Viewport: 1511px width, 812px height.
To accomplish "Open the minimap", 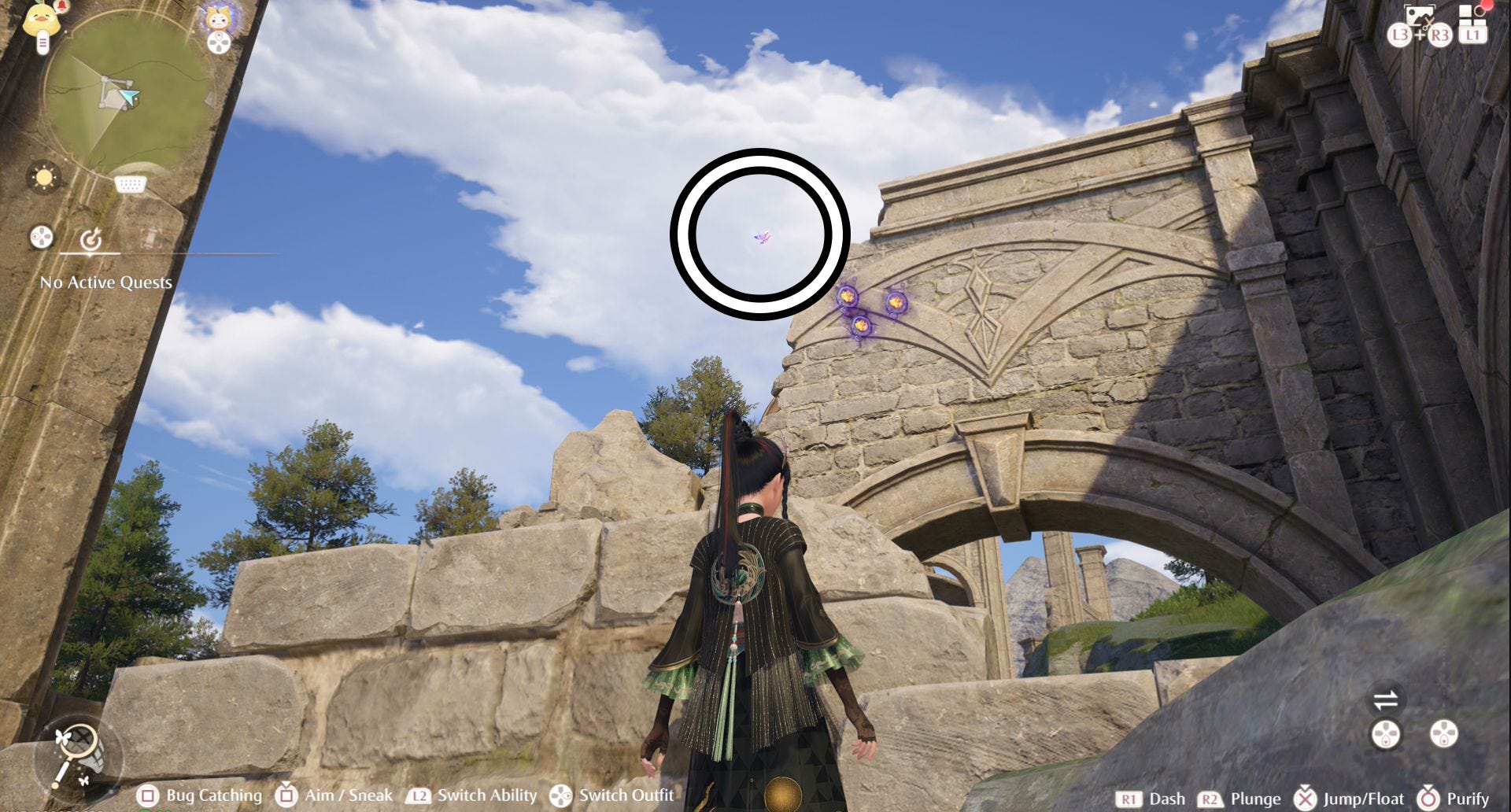I will coord(126,93).
